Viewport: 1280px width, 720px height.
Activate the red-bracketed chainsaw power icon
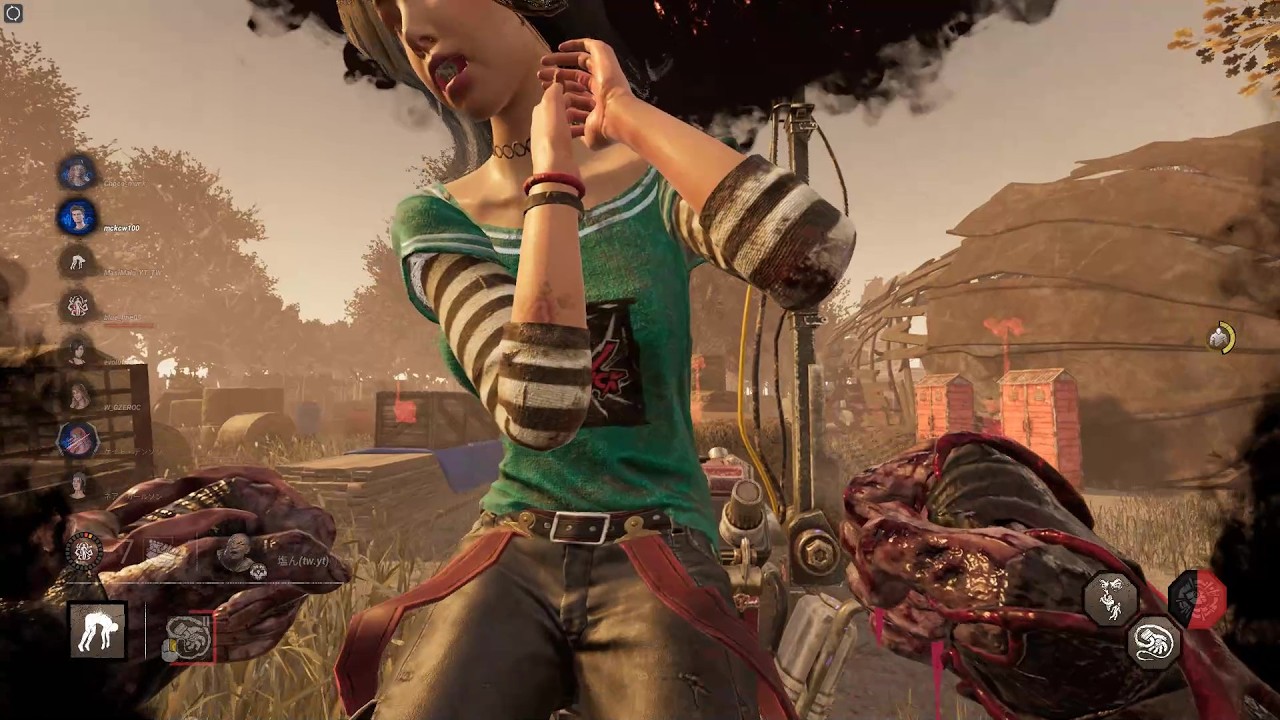tap(189, 637)
